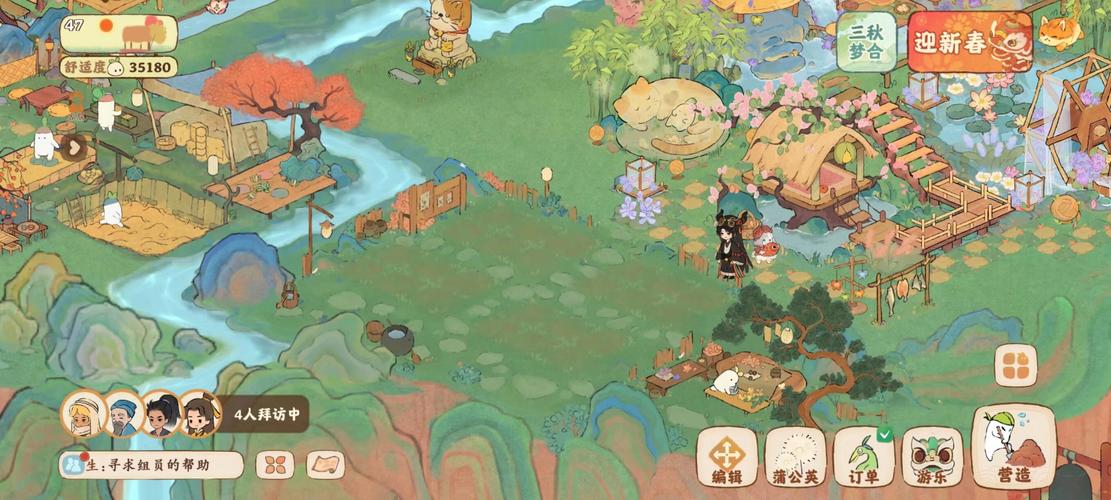Viewport: 1111px width, 500px height.
Task: Open the 编辑 edit mode button
Action: coord(727,457)
